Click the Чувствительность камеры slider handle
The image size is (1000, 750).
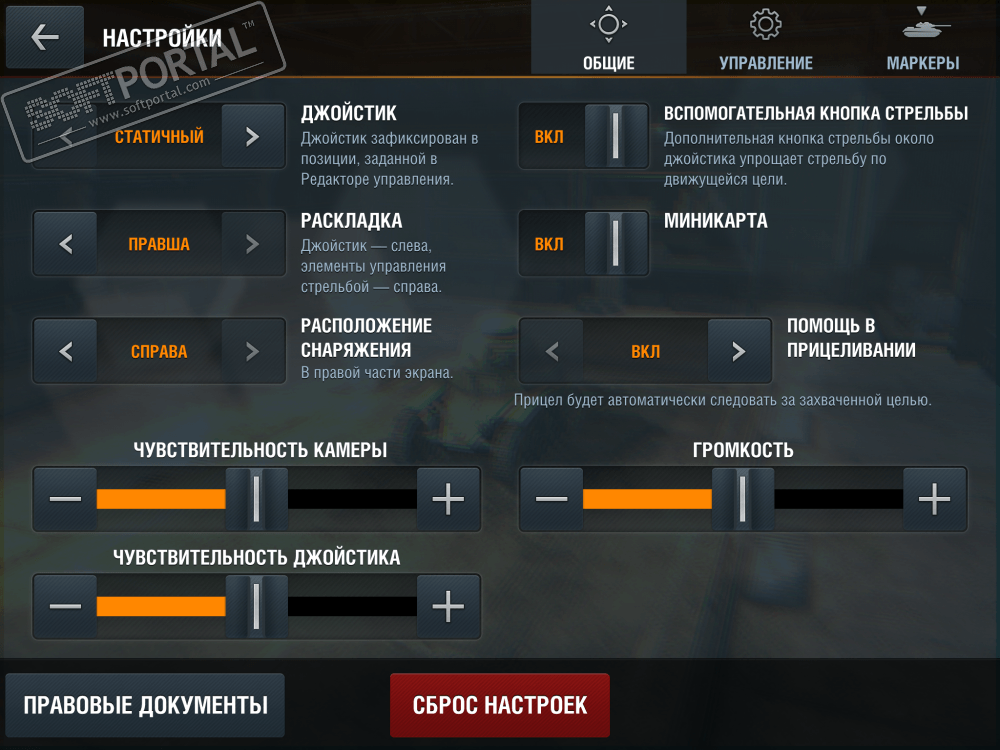(x=256, y=498)
